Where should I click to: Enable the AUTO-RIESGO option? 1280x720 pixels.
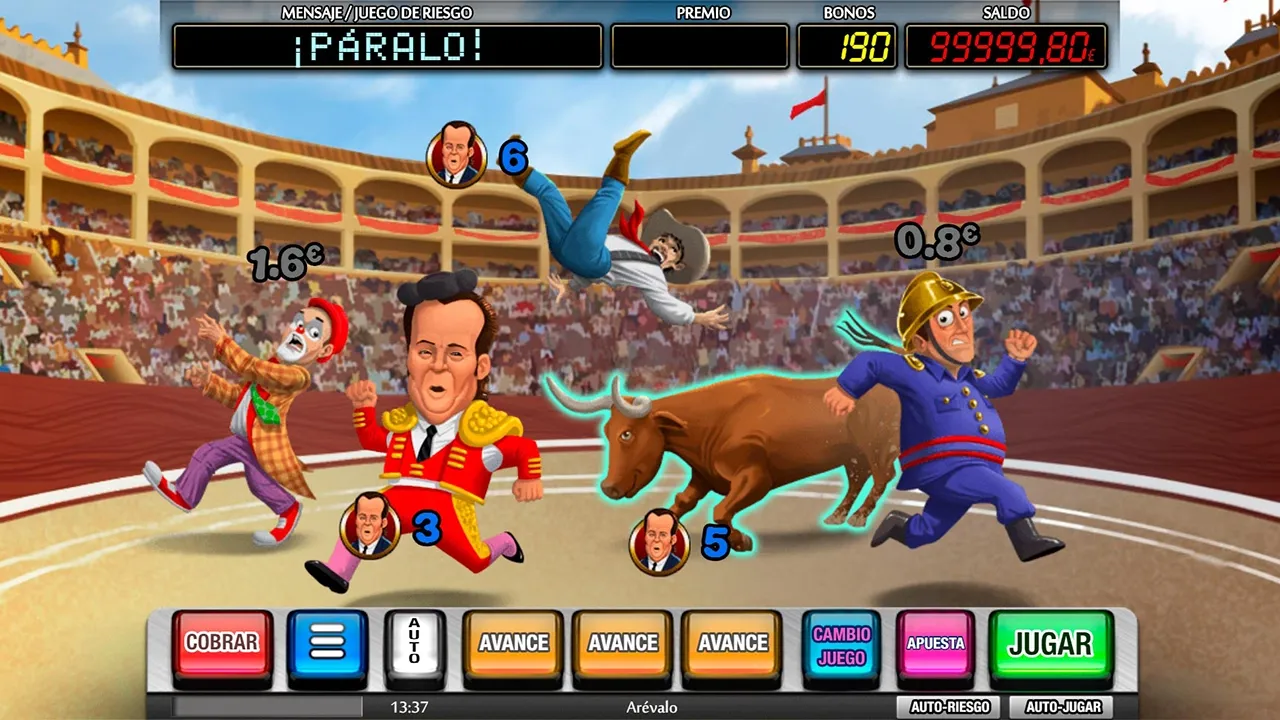tap(949, 707)
